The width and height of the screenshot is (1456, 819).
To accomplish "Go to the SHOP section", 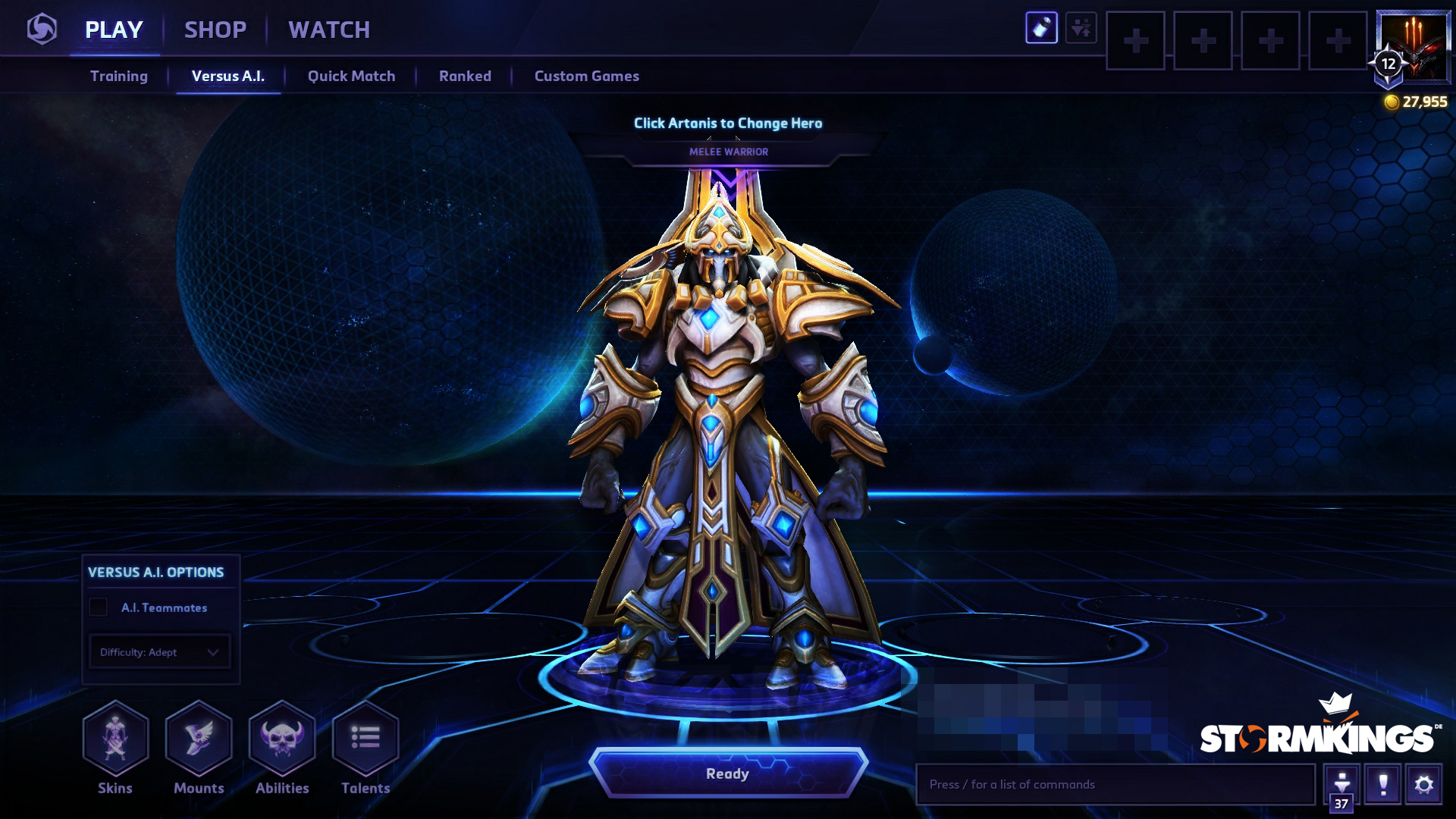I will [215, 30].
